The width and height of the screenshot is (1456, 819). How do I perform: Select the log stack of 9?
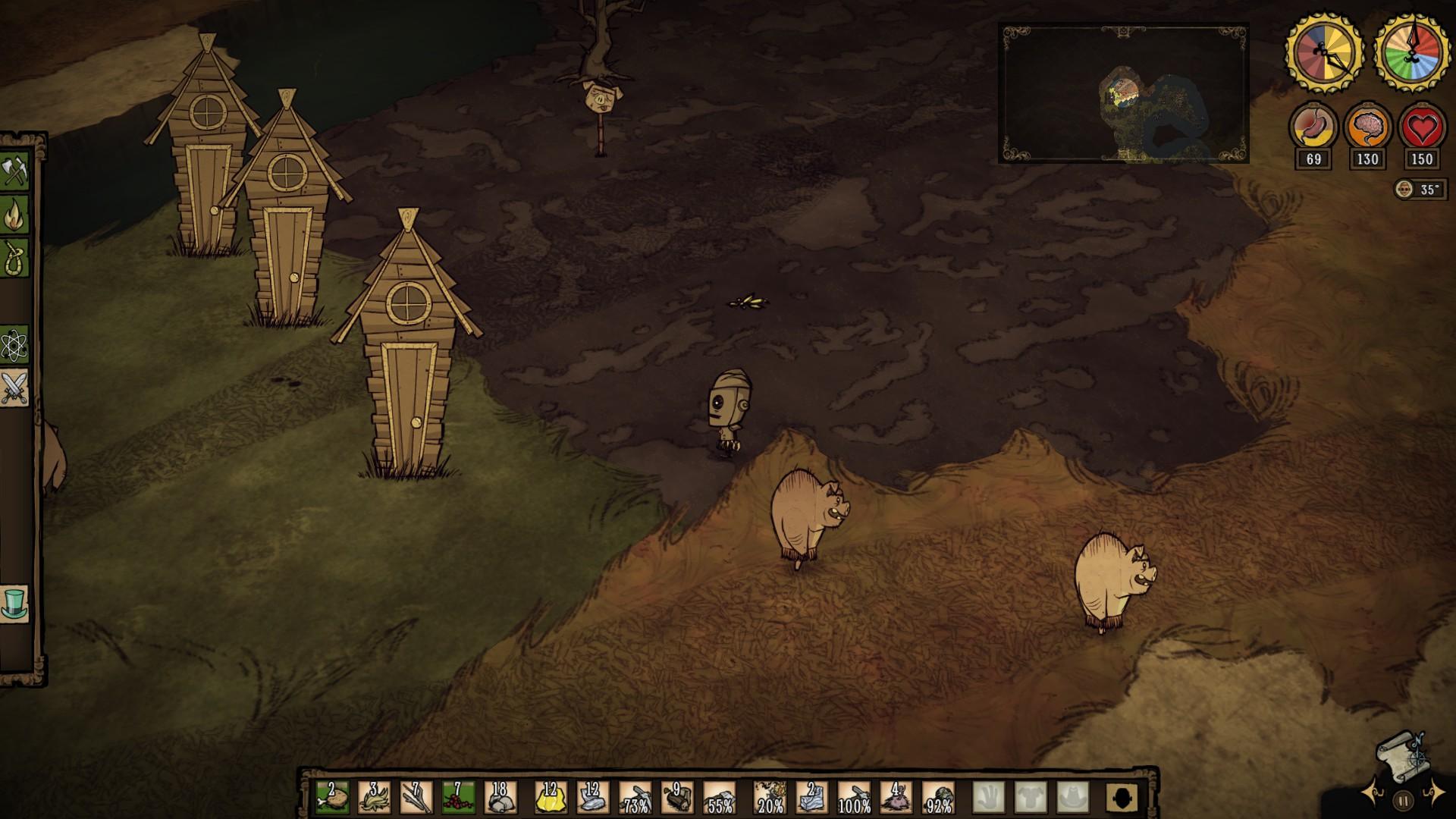click(x=676, y=798)
